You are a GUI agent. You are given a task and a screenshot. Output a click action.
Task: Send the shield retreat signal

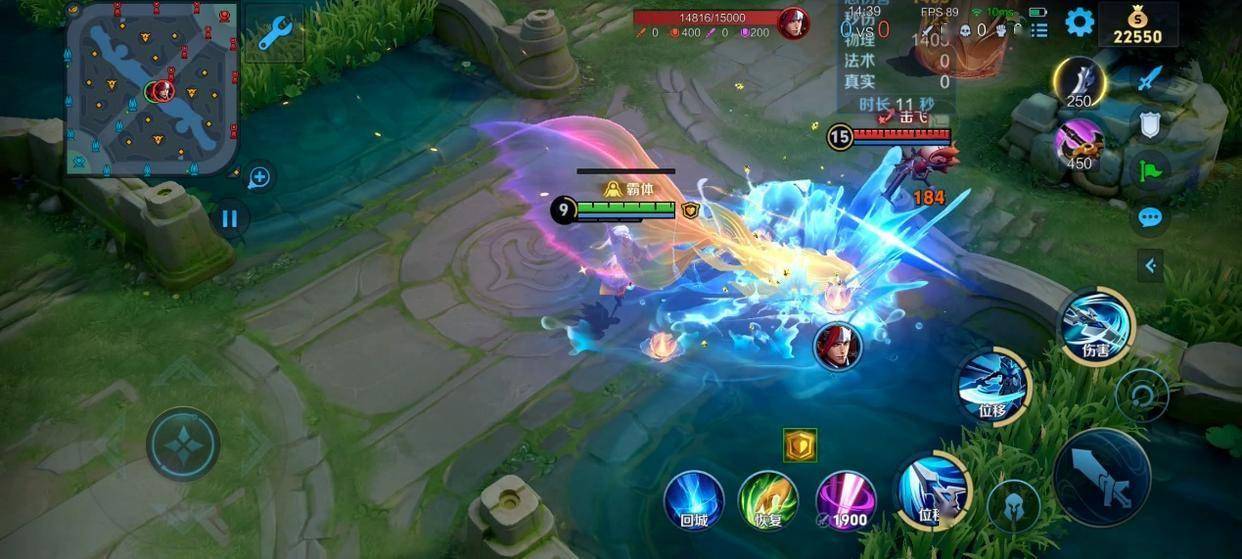pyautogui.click(x=1150, y=124)
